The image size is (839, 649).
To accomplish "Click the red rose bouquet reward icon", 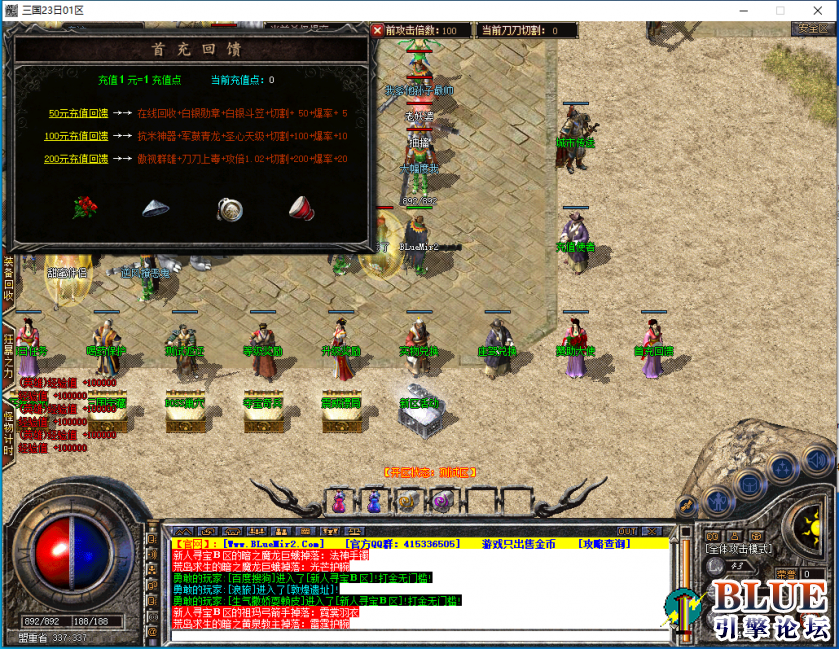I will 86,208.
